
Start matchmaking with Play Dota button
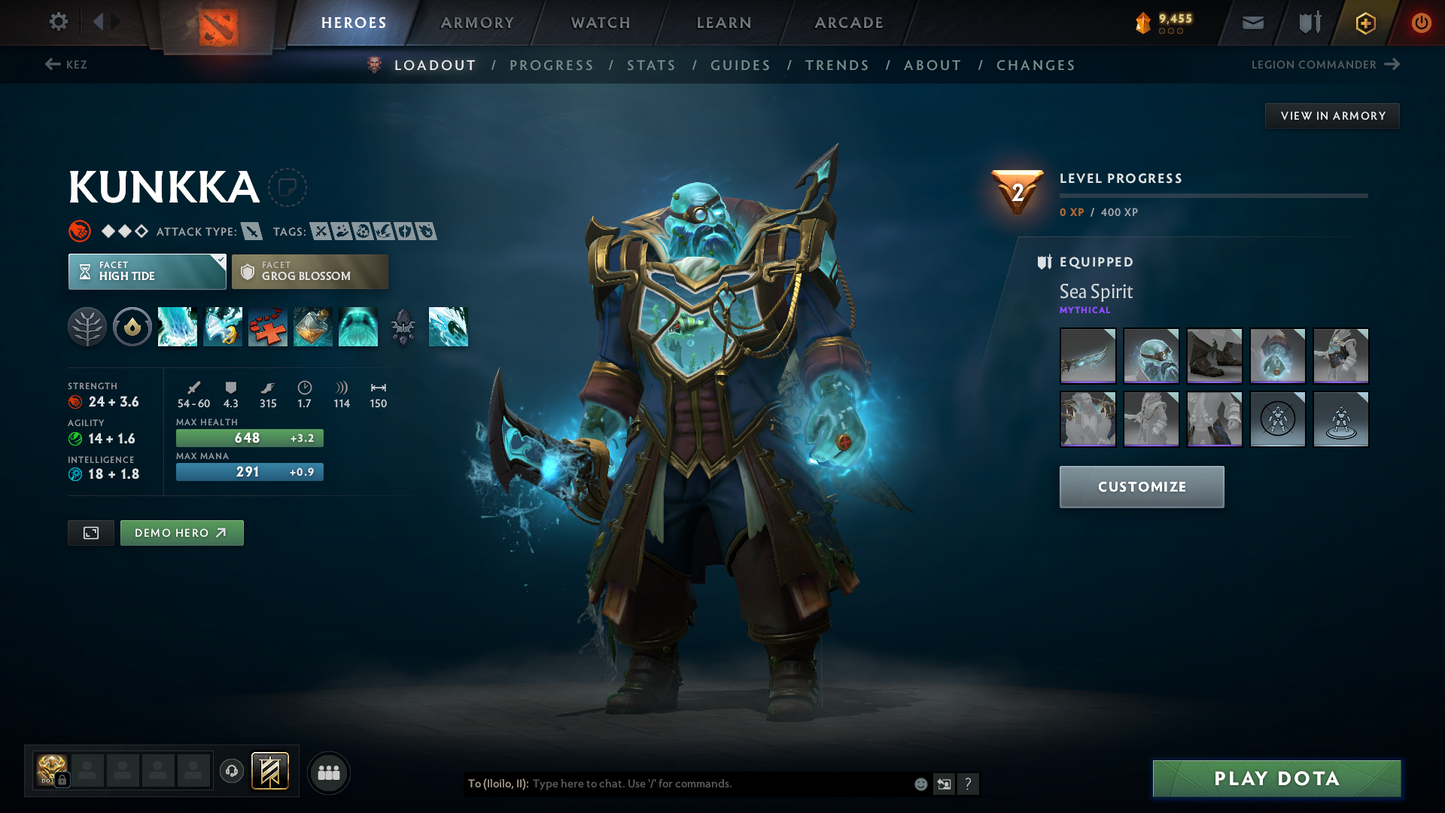pos(1276,778)
